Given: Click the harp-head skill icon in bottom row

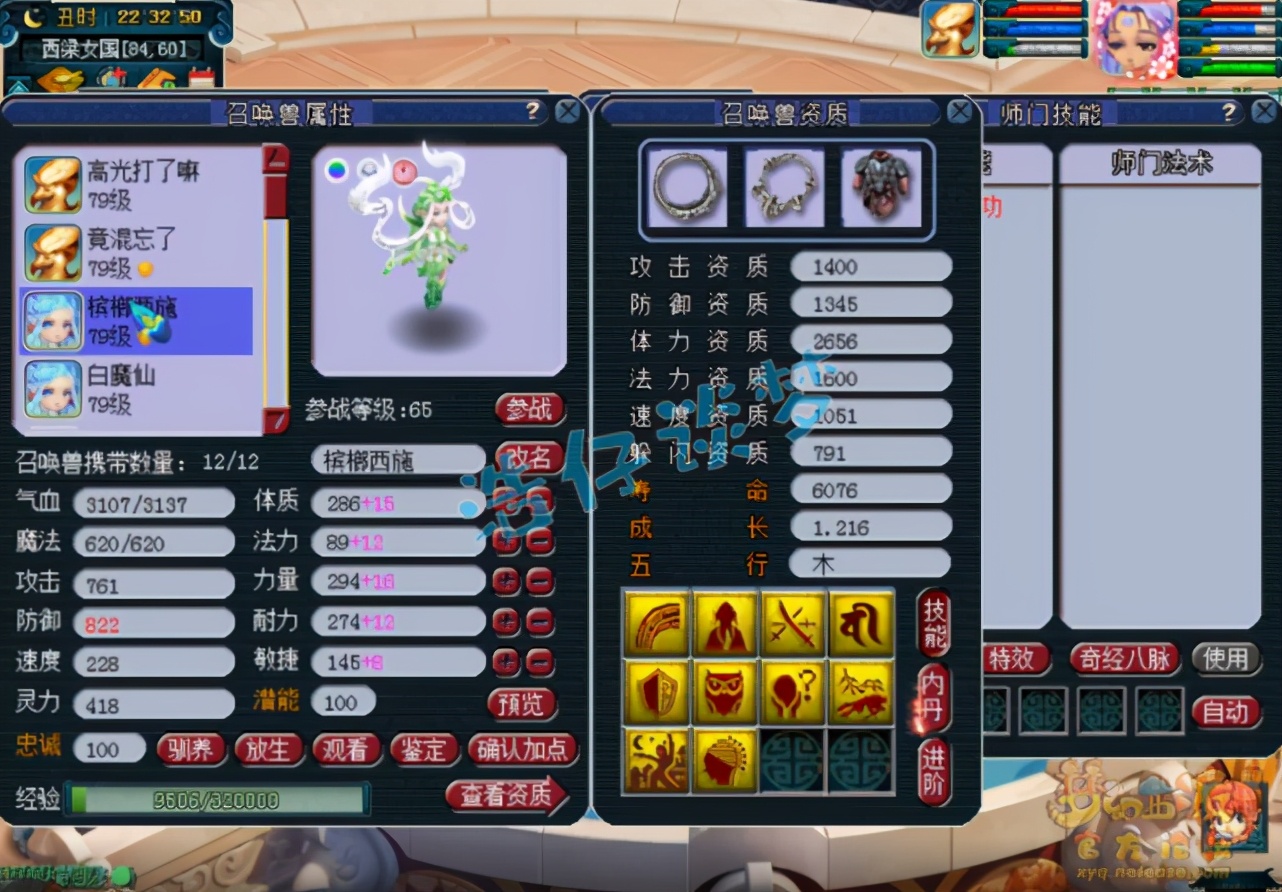Looking at the screenshot, I should coord(725,758).
